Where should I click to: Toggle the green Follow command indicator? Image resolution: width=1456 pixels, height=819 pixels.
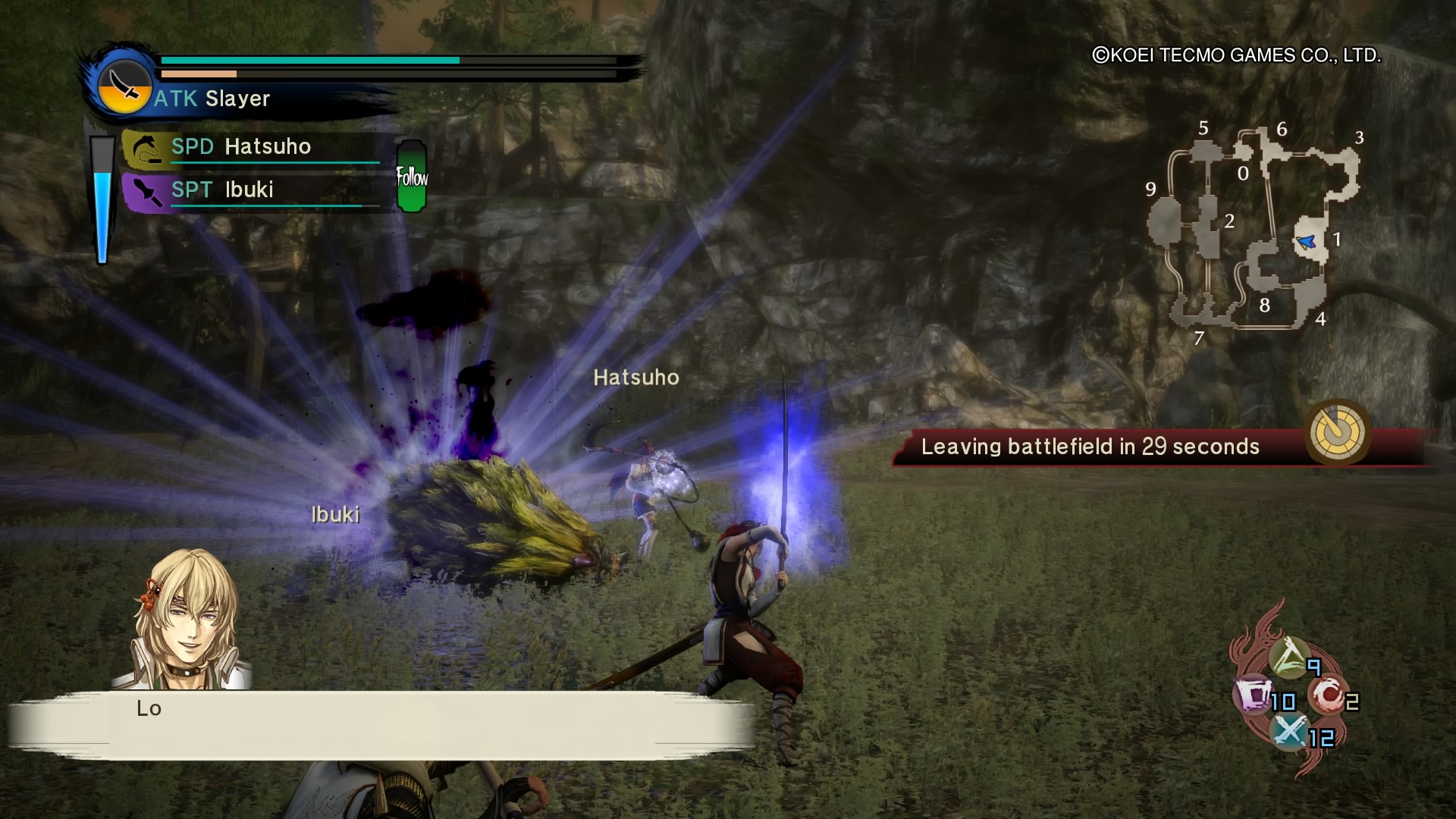click(412, 177)
